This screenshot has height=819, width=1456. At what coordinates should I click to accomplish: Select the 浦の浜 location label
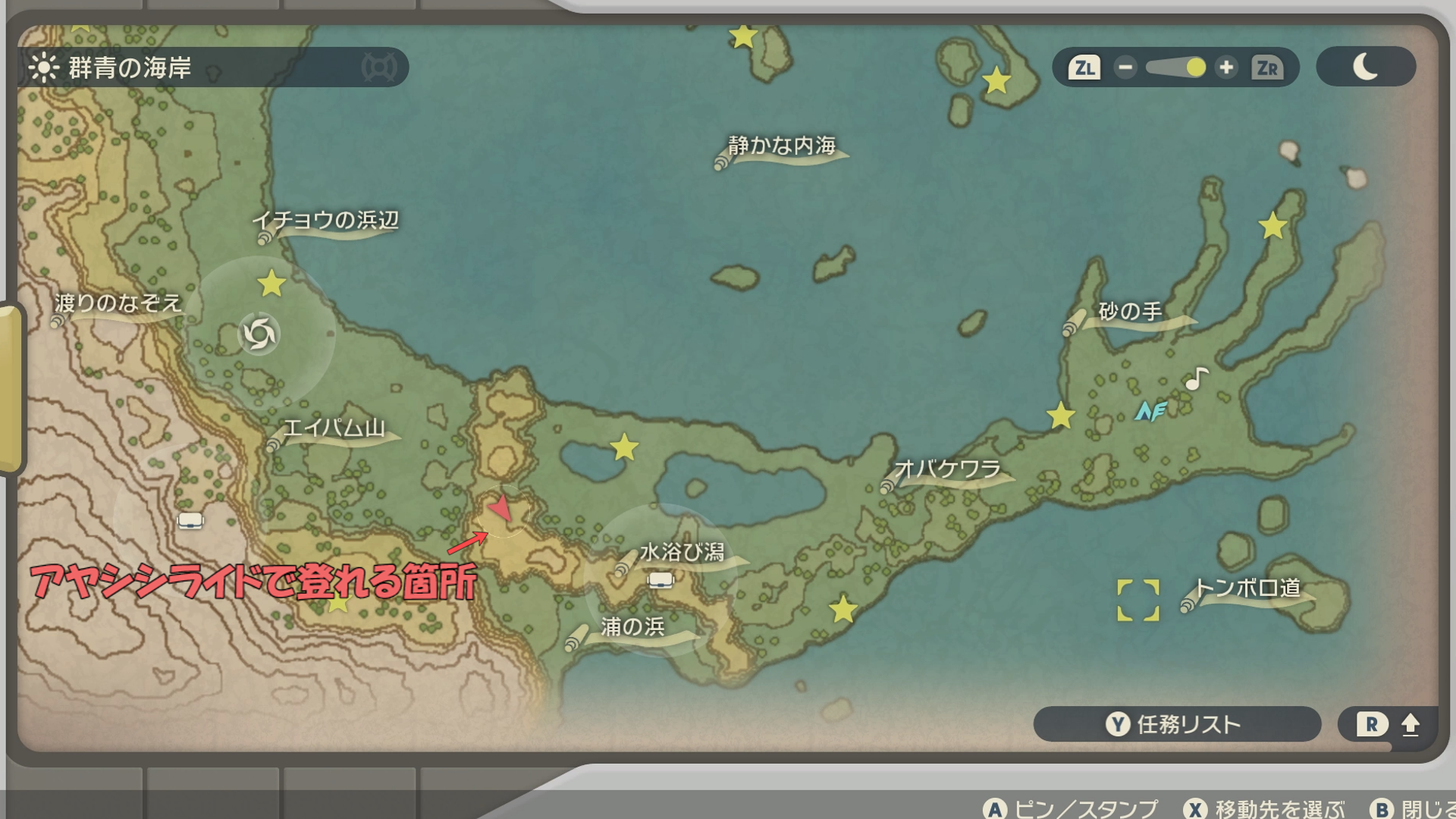click(632, 626)
